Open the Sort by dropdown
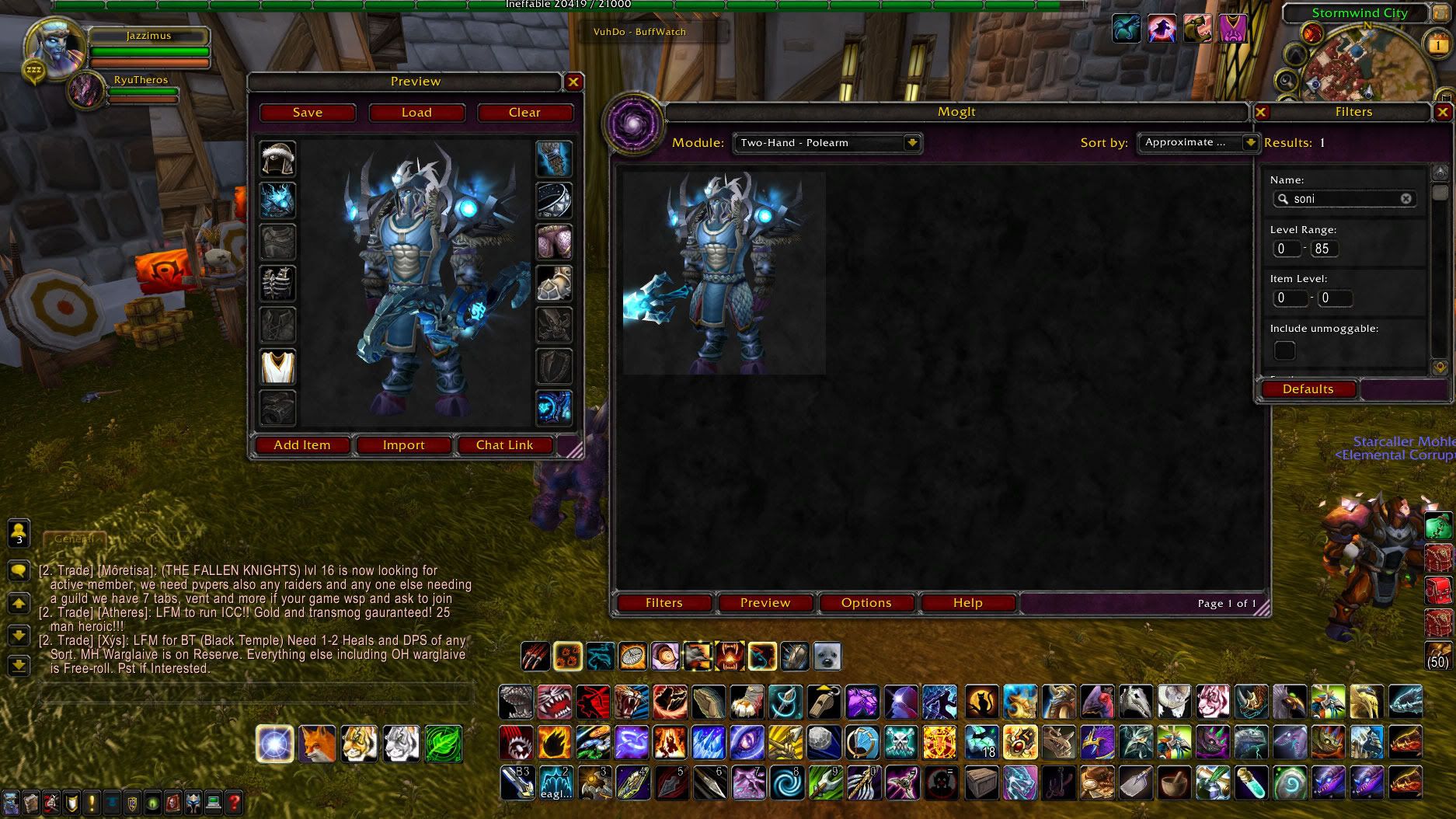1456x819 pixels. coord(1249,143)
